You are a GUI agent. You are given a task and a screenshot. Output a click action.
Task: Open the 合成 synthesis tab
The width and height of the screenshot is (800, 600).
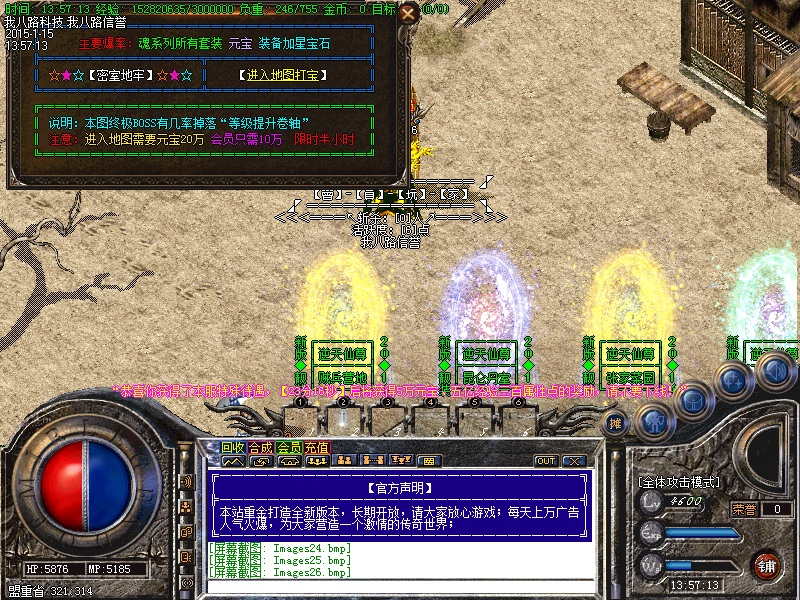[261, 448]
